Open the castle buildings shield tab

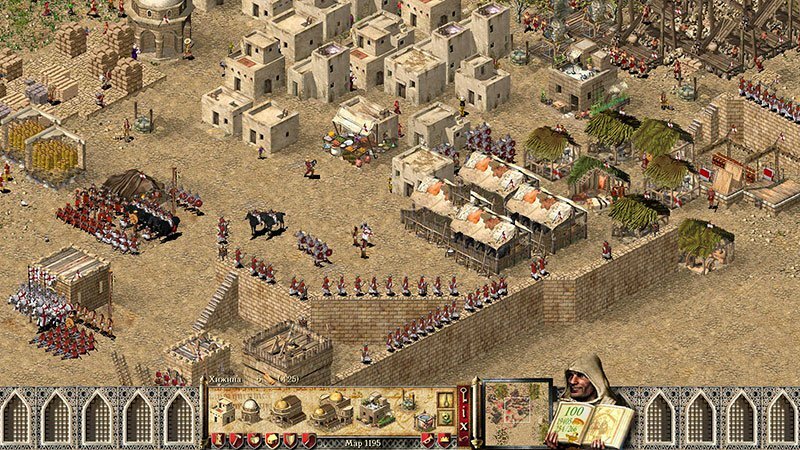(x=218, y=441)
